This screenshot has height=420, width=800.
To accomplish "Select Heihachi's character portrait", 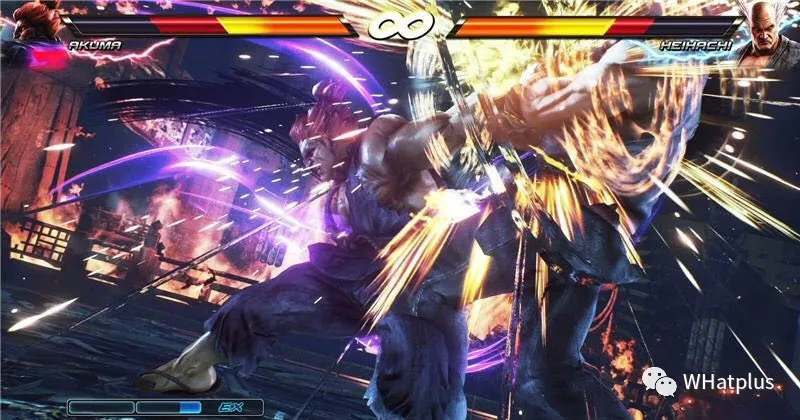I will tap(772, 30).
